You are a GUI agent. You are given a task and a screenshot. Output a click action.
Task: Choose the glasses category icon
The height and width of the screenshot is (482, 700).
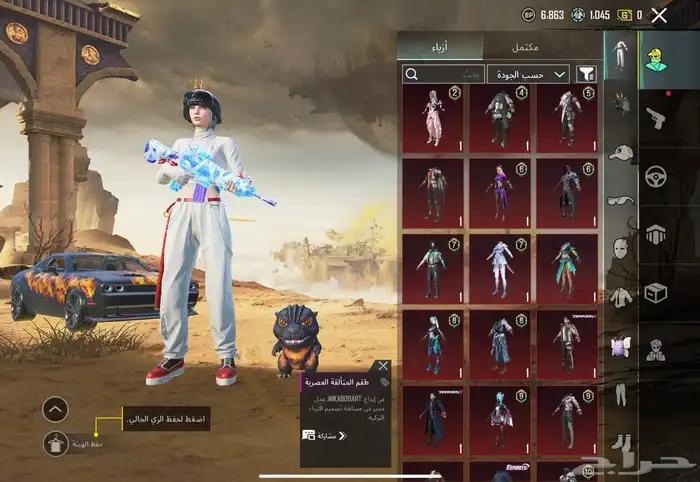620,200
